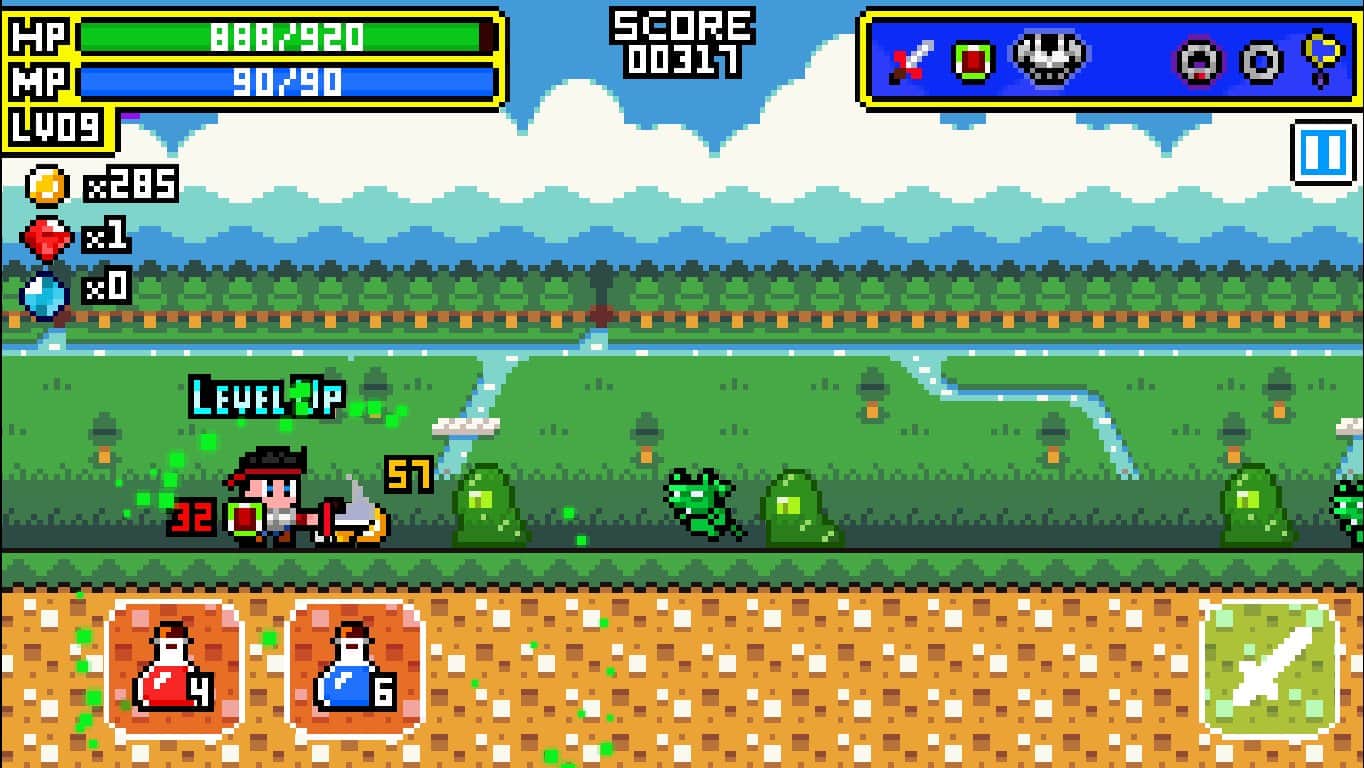Click the gold coin counter icon
The image size is (1364, 768).
[44, 184]
